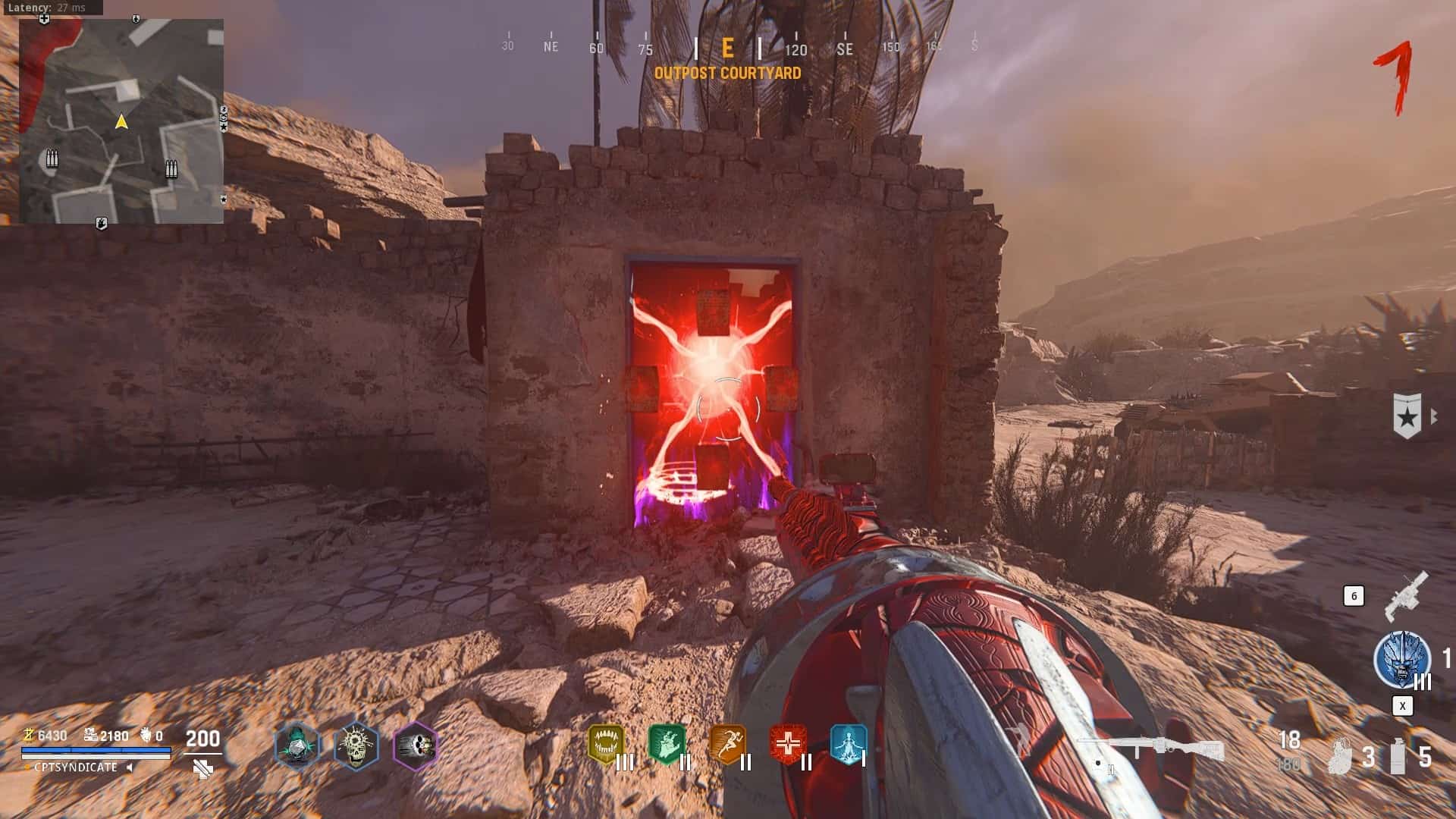
Task: Select the yellow fanged-mouth perk icon
Action: click(605, 745)
